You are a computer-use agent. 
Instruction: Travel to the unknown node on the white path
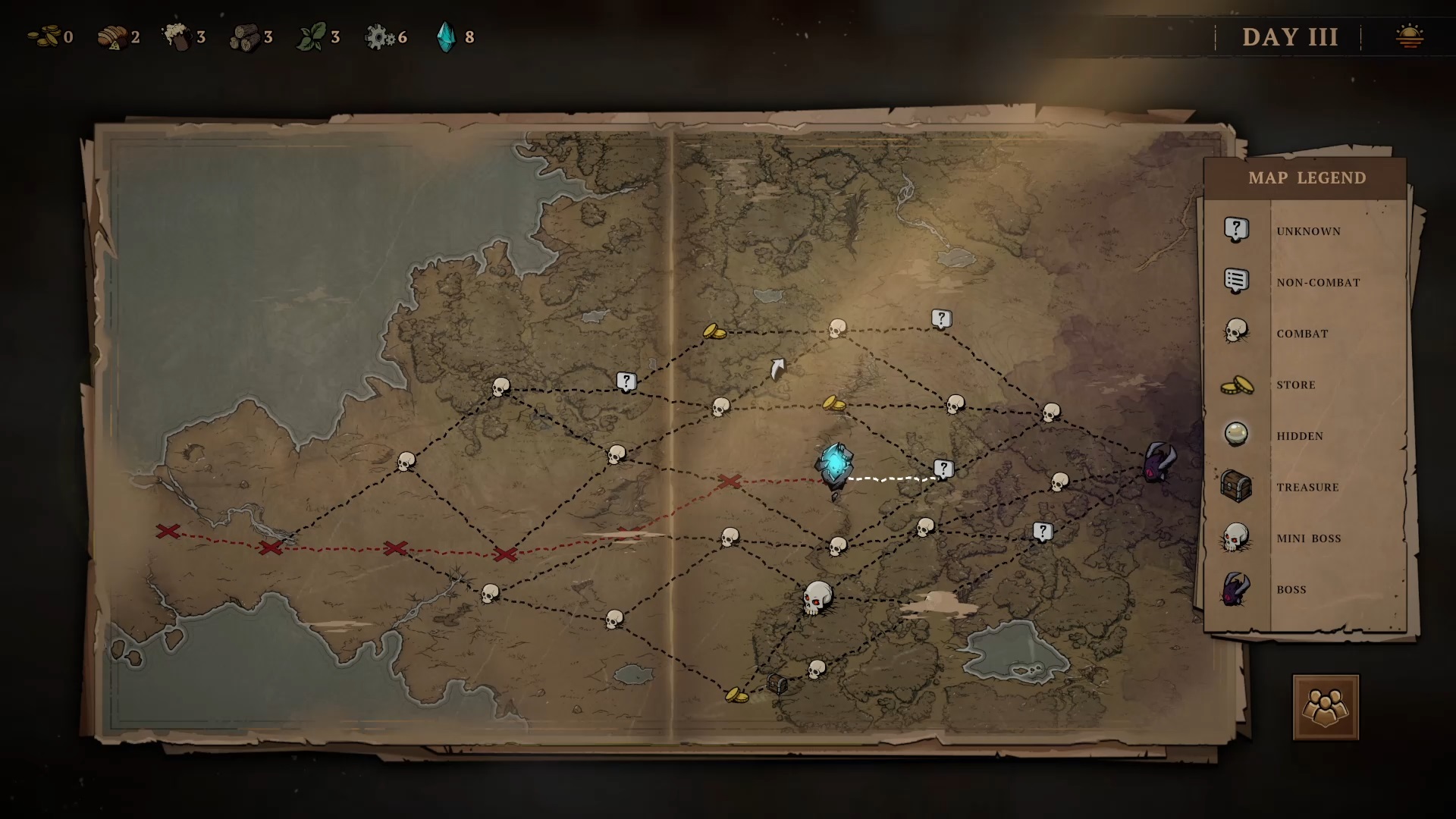coord(943,469)
